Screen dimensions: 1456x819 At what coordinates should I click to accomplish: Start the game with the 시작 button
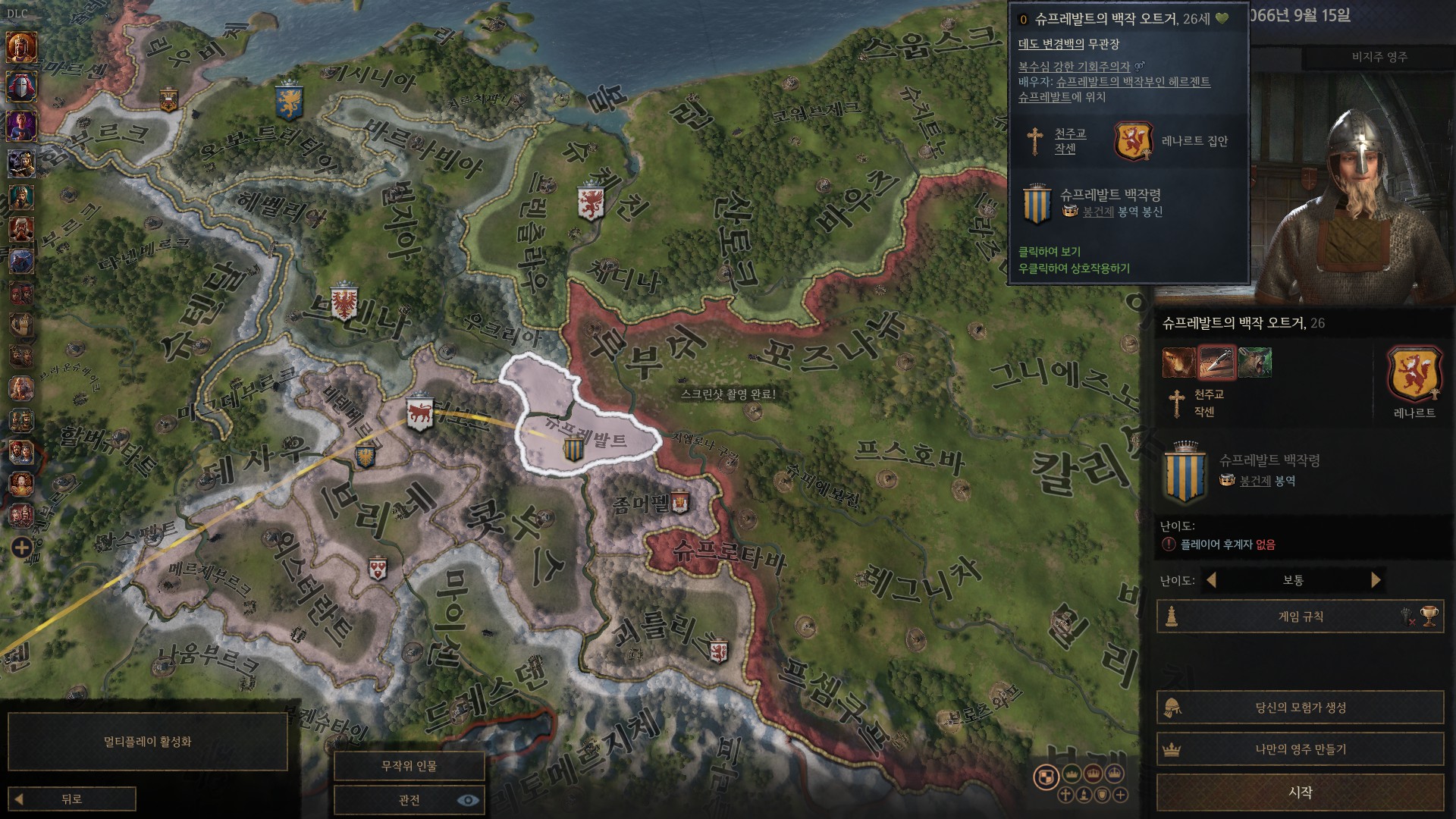tap(1300, 792)
